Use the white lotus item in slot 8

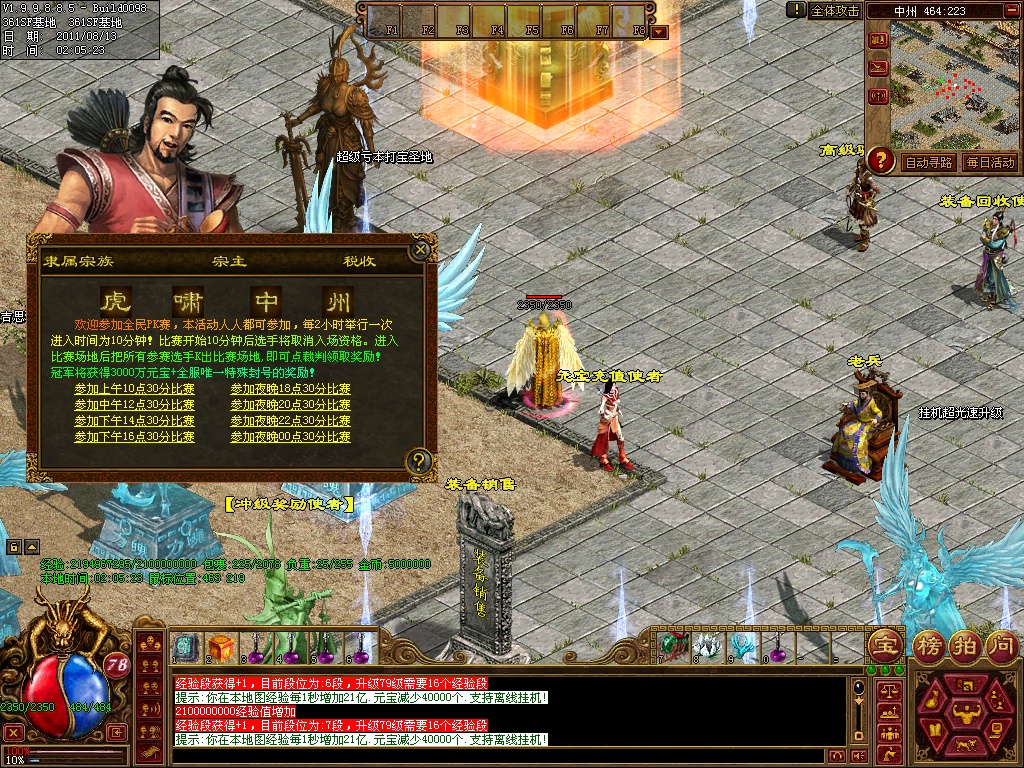coord(708,647)
